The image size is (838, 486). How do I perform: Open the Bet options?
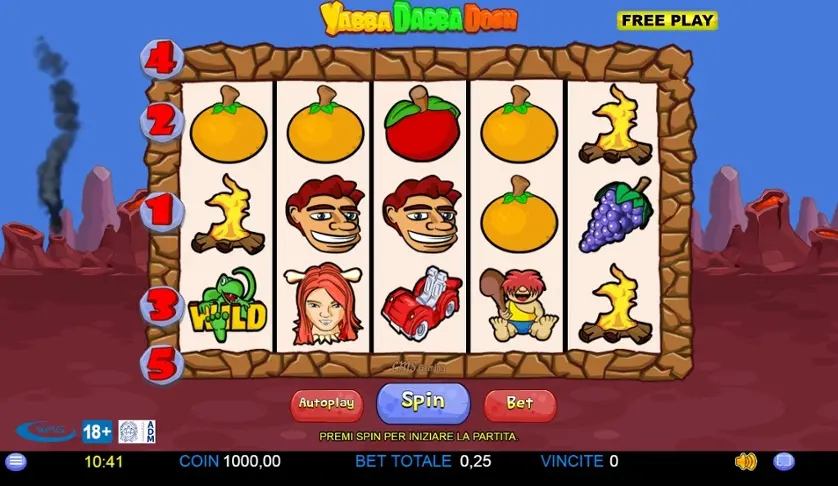(x=520, y=404)
